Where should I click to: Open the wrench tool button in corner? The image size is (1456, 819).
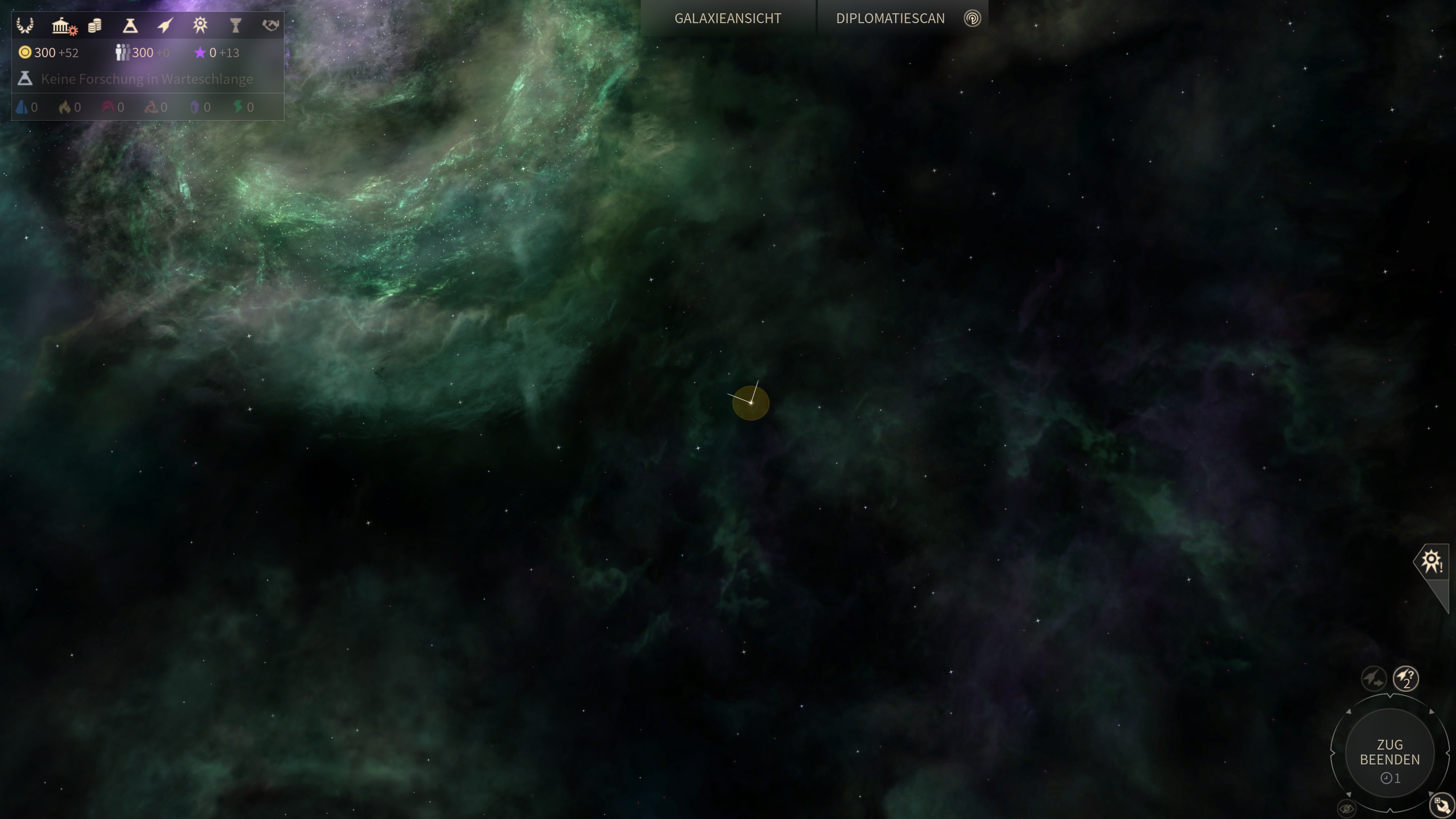tap(1441, 805)
